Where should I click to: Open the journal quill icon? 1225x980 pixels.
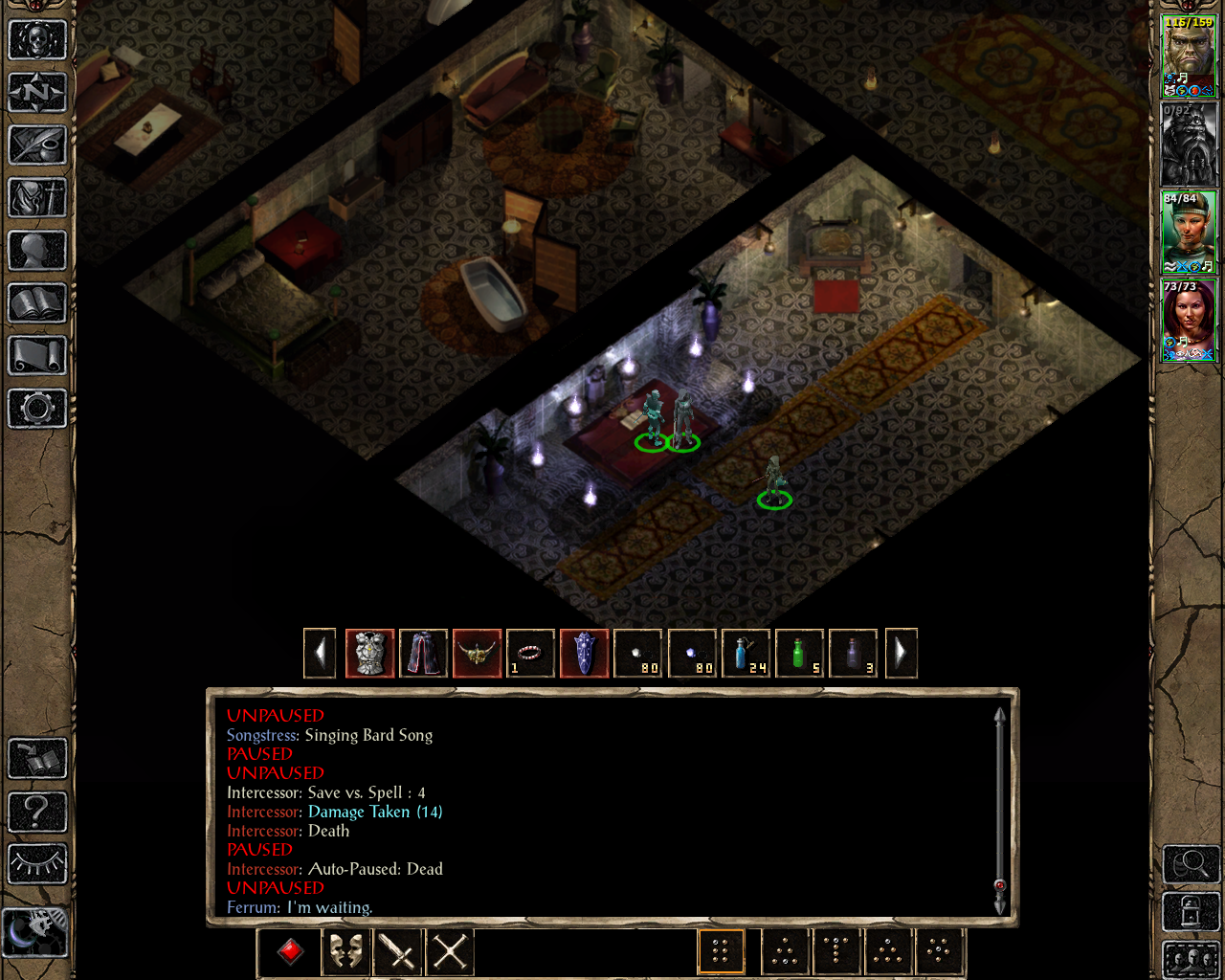(x=36, y=145)
